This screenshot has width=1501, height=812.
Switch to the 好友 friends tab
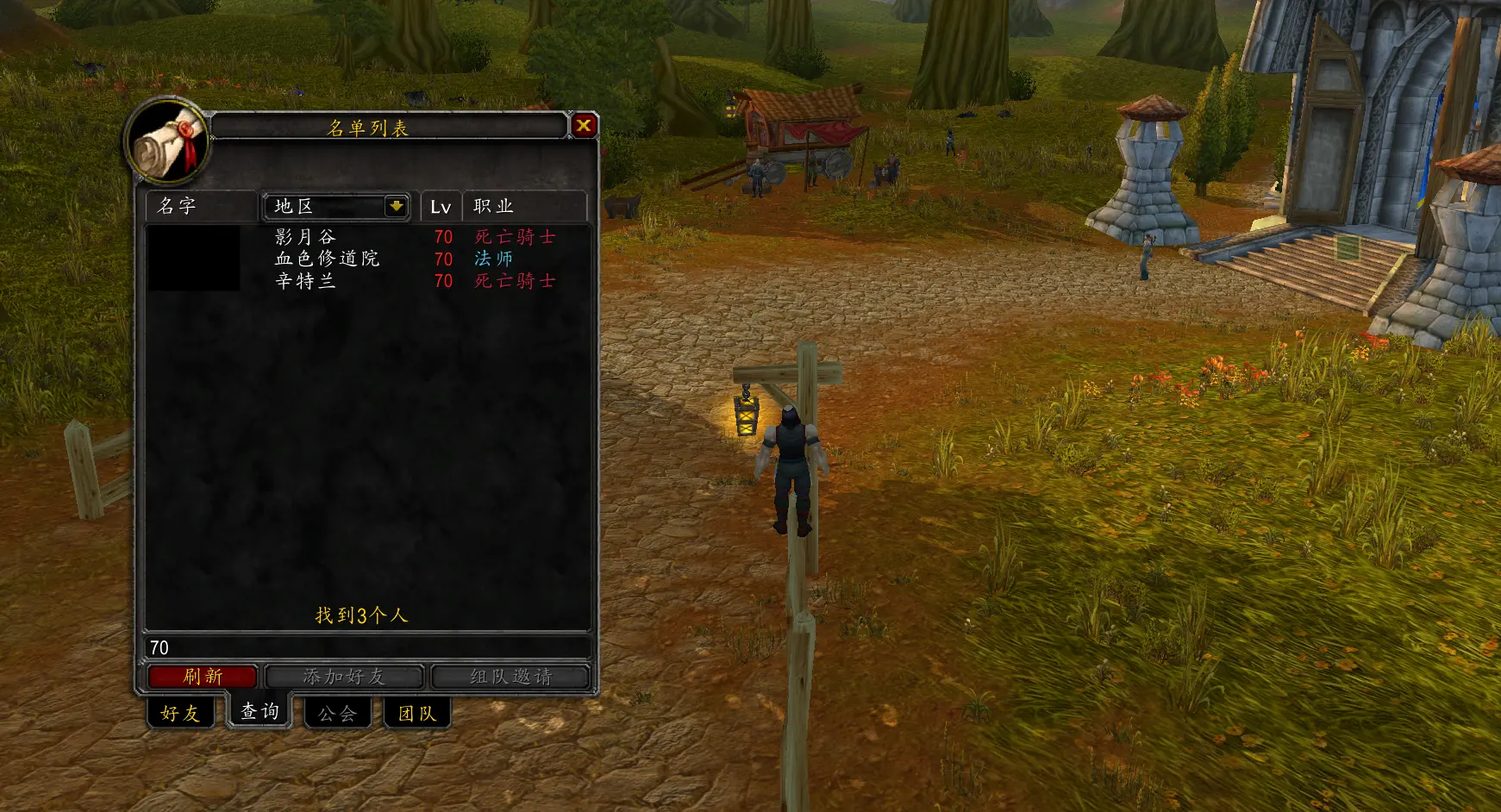180,714
